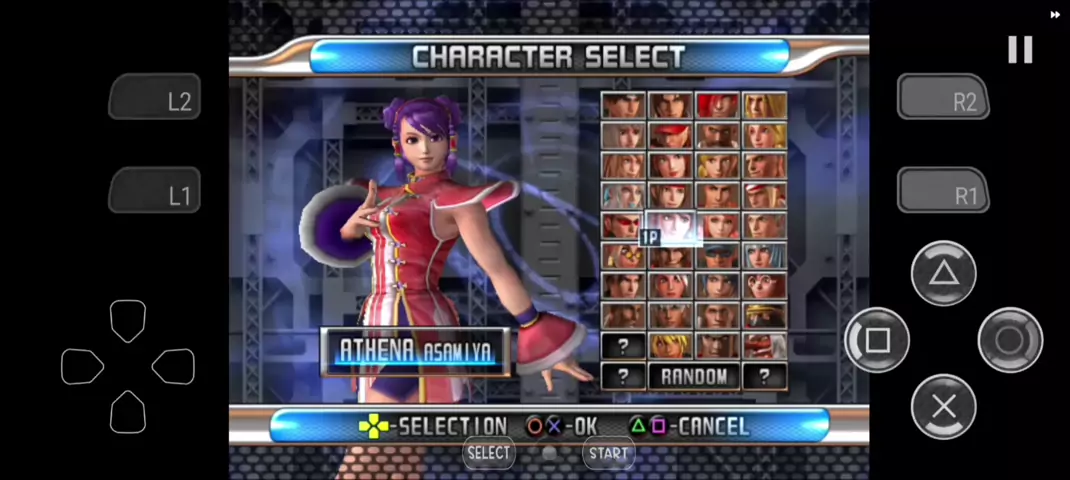Tap the on-screen START button

click(x=608, y=453)
